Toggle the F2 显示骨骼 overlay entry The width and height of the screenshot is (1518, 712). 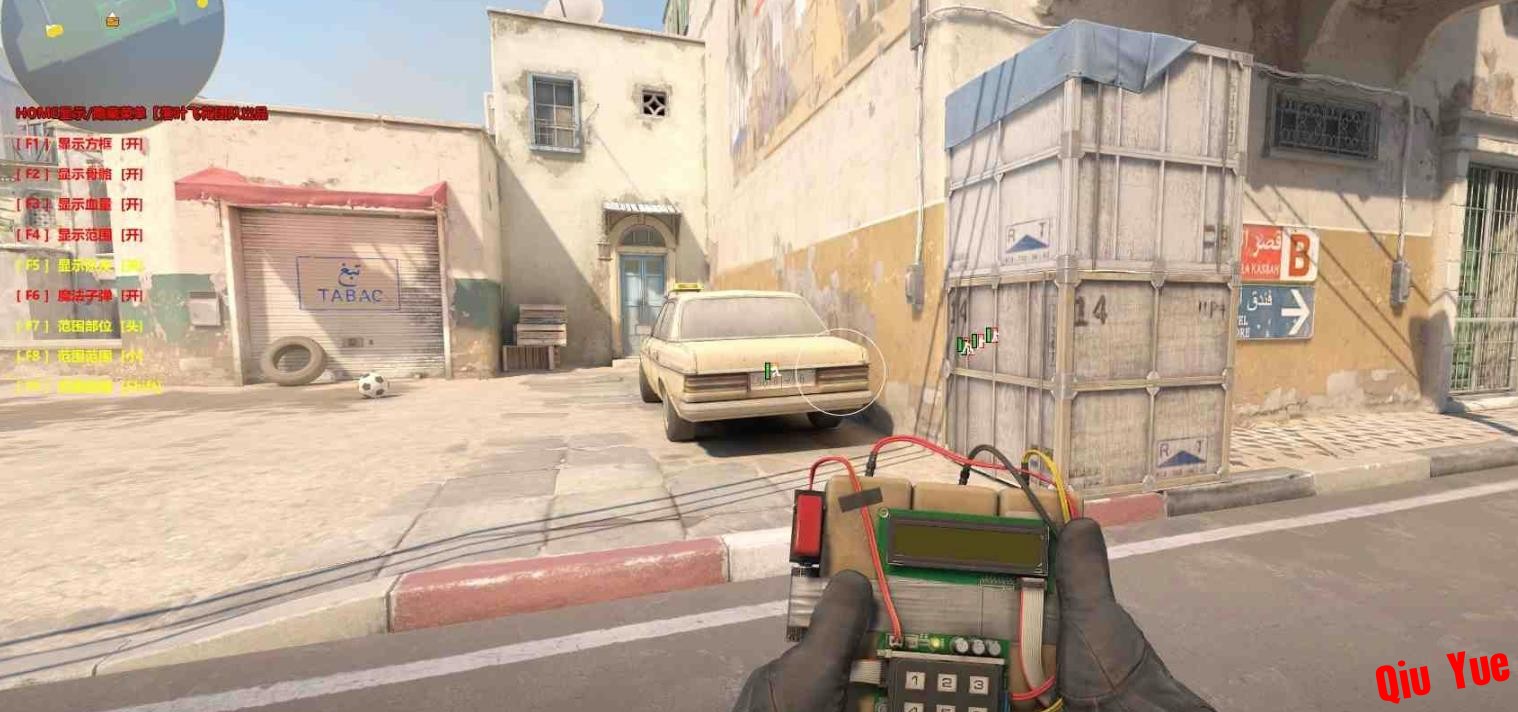click(x=80, y=174)
